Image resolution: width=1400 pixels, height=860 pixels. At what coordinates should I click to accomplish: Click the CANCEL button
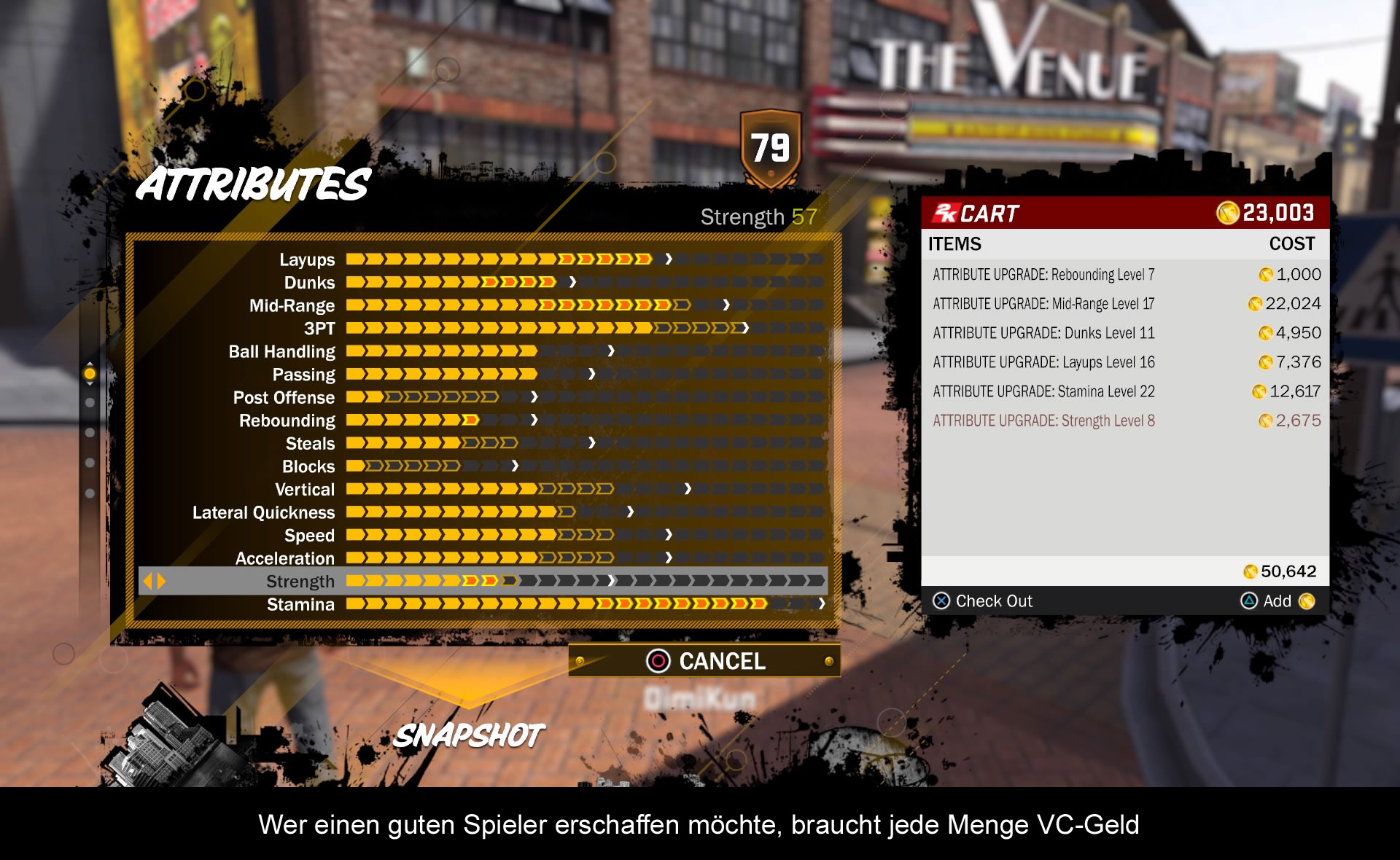pyautogui.click(x=704, y=661)
